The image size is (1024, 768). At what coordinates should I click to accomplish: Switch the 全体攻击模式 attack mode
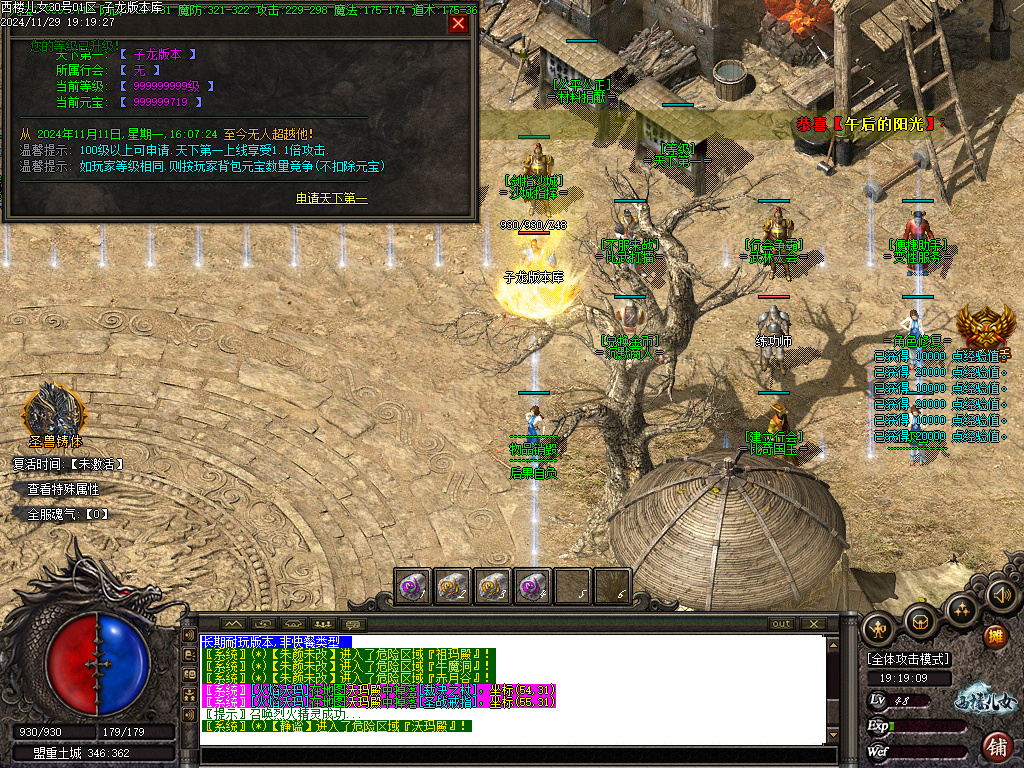pyautogui.click(x=908, y=659)
